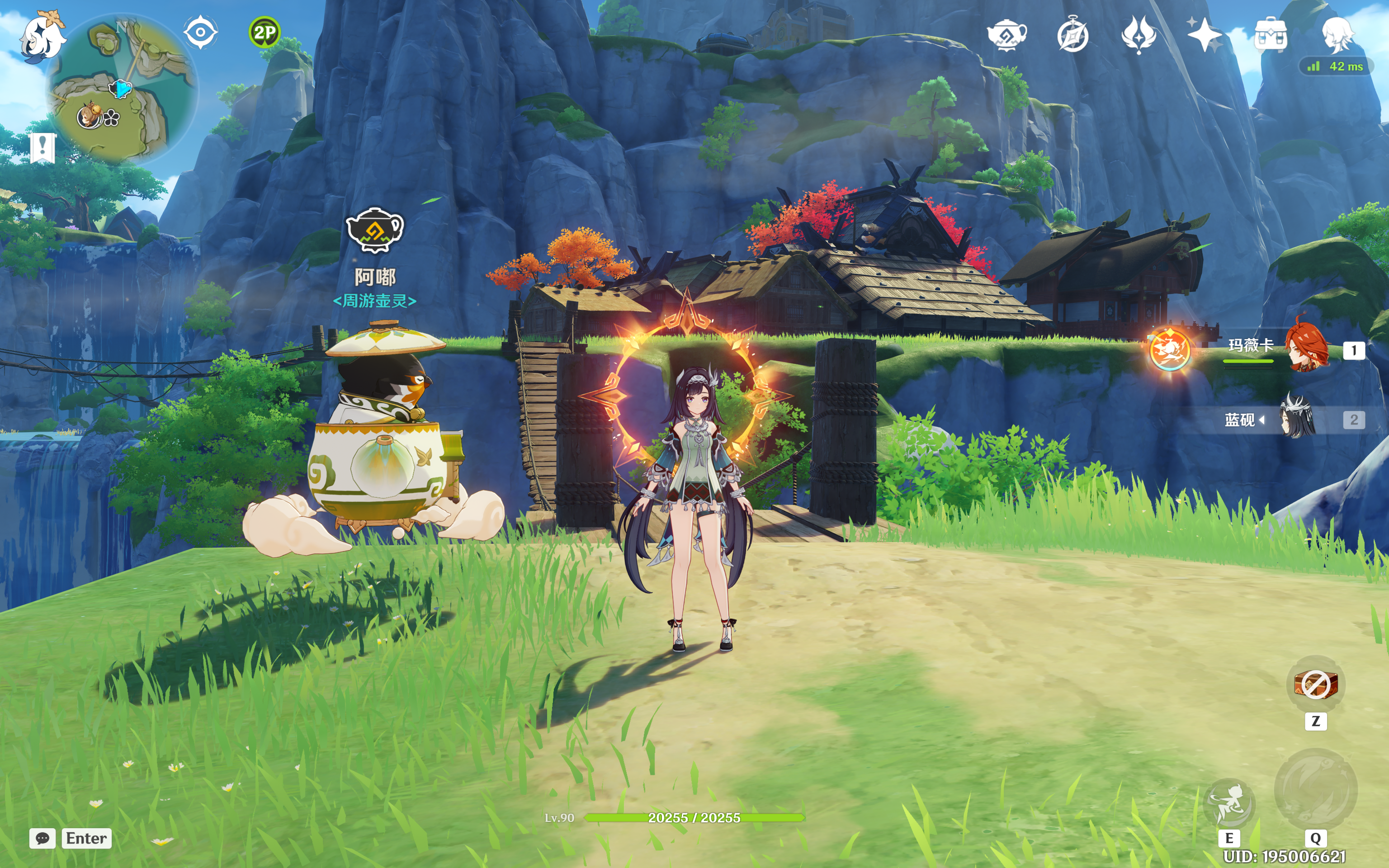Use the crossed-out gadget chest icon
This screenshot has height=868, width=1389.
tap(1316, 684)
